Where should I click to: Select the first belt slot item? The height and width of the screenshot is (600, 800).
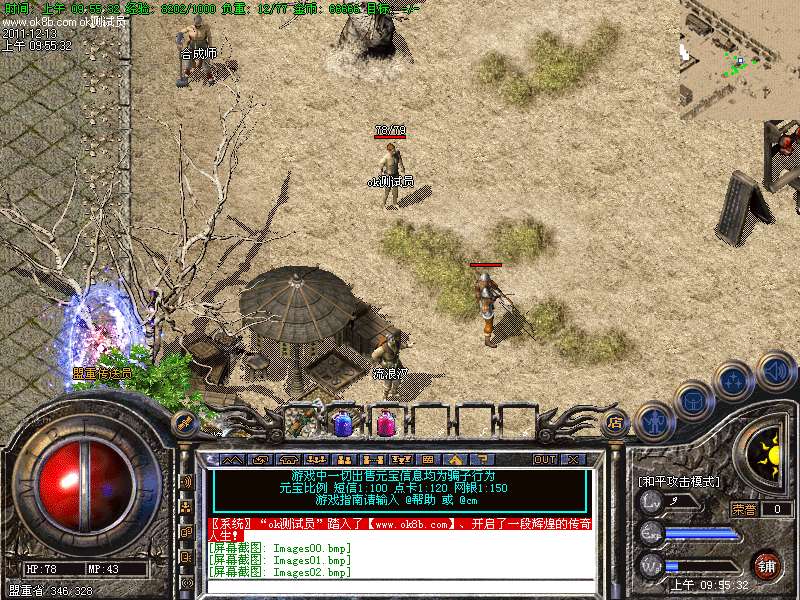(301, 423)
